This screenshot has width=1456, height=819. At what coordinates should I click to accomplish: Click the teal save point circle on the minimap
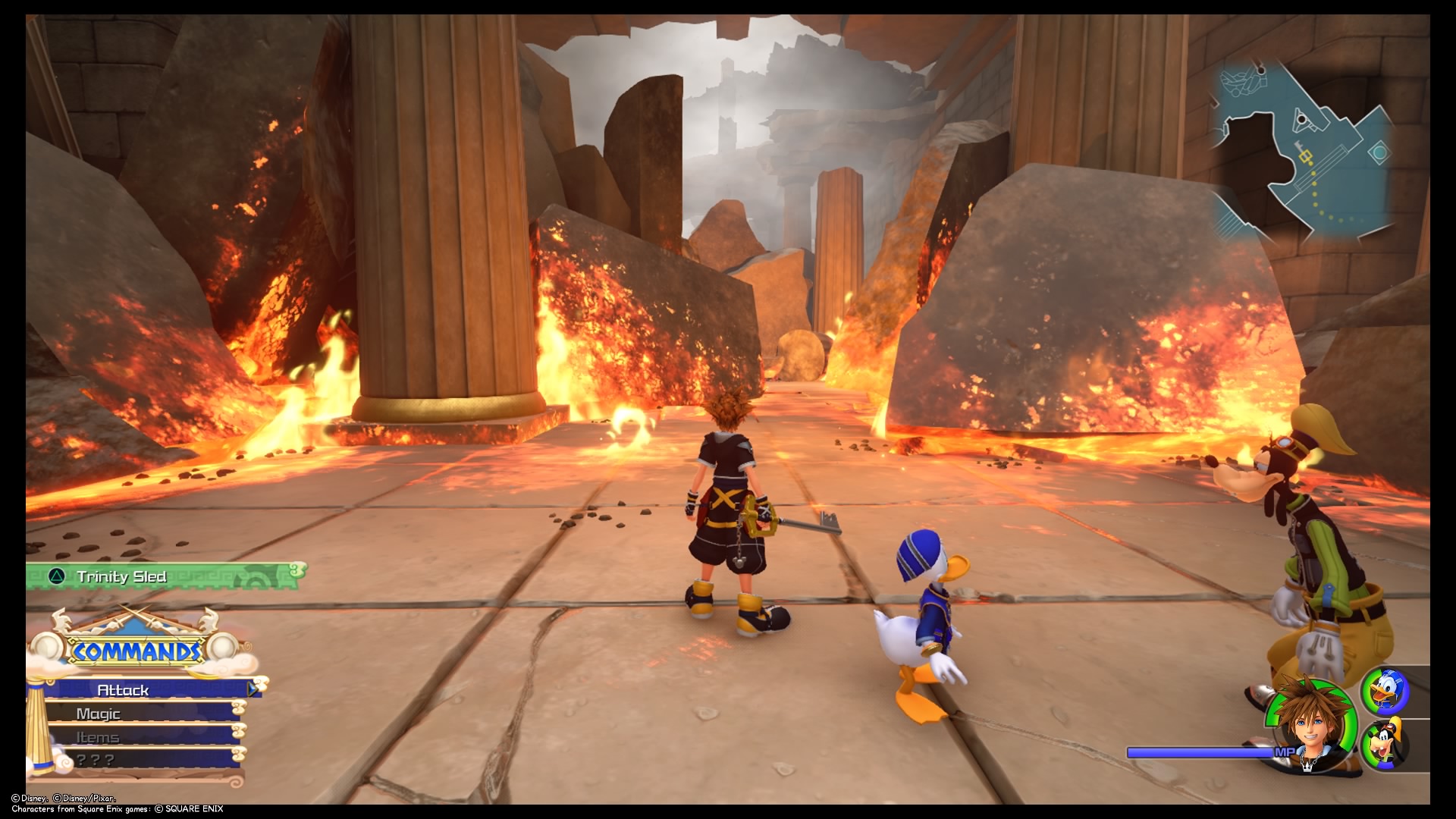coord(1379,152)
